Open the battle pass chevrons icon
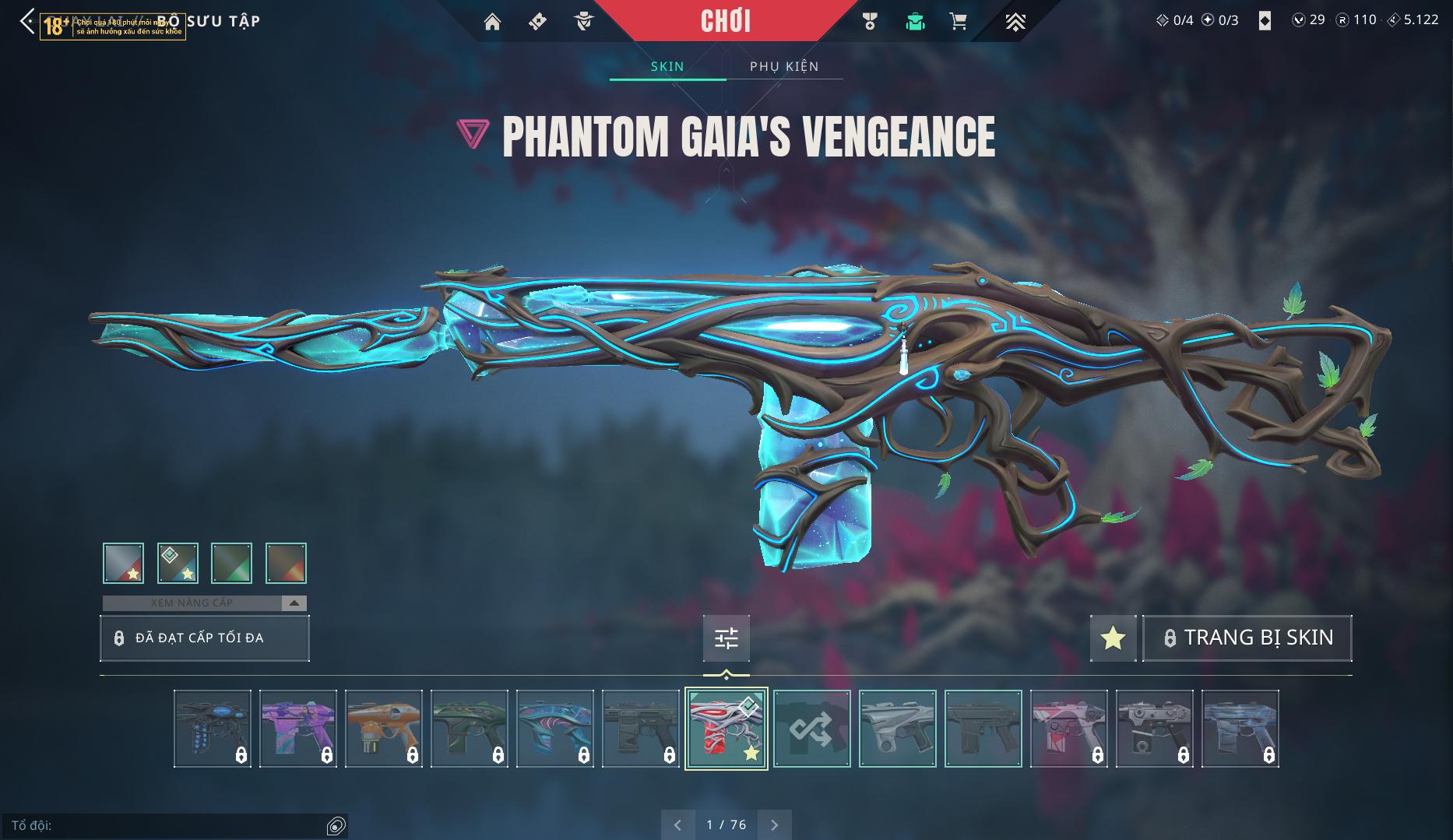The width and height of the screenshot is (1453, 840). coord(1015,22)
